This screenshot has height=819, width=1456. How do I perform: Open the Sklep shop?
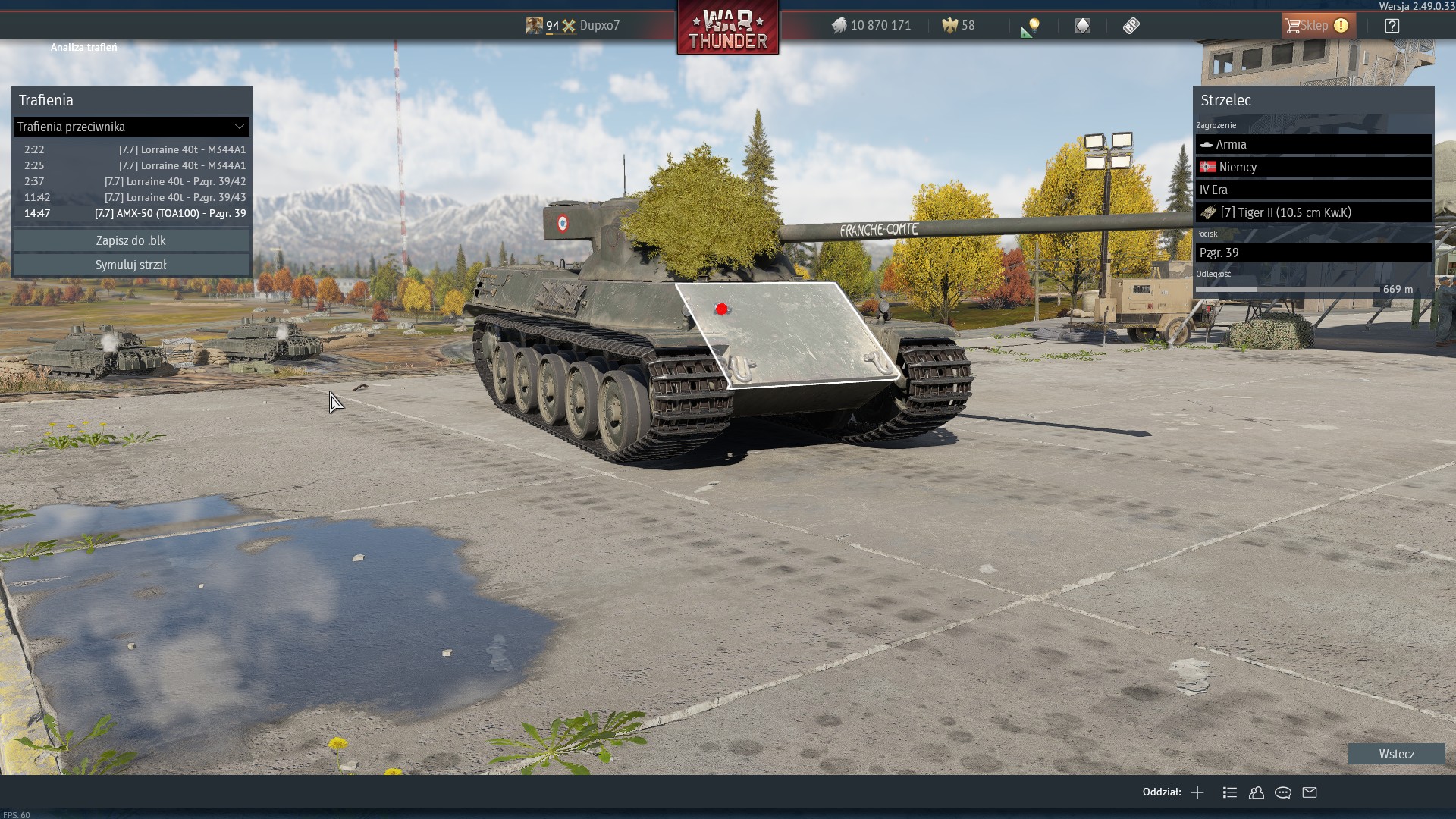point(1316,26)
